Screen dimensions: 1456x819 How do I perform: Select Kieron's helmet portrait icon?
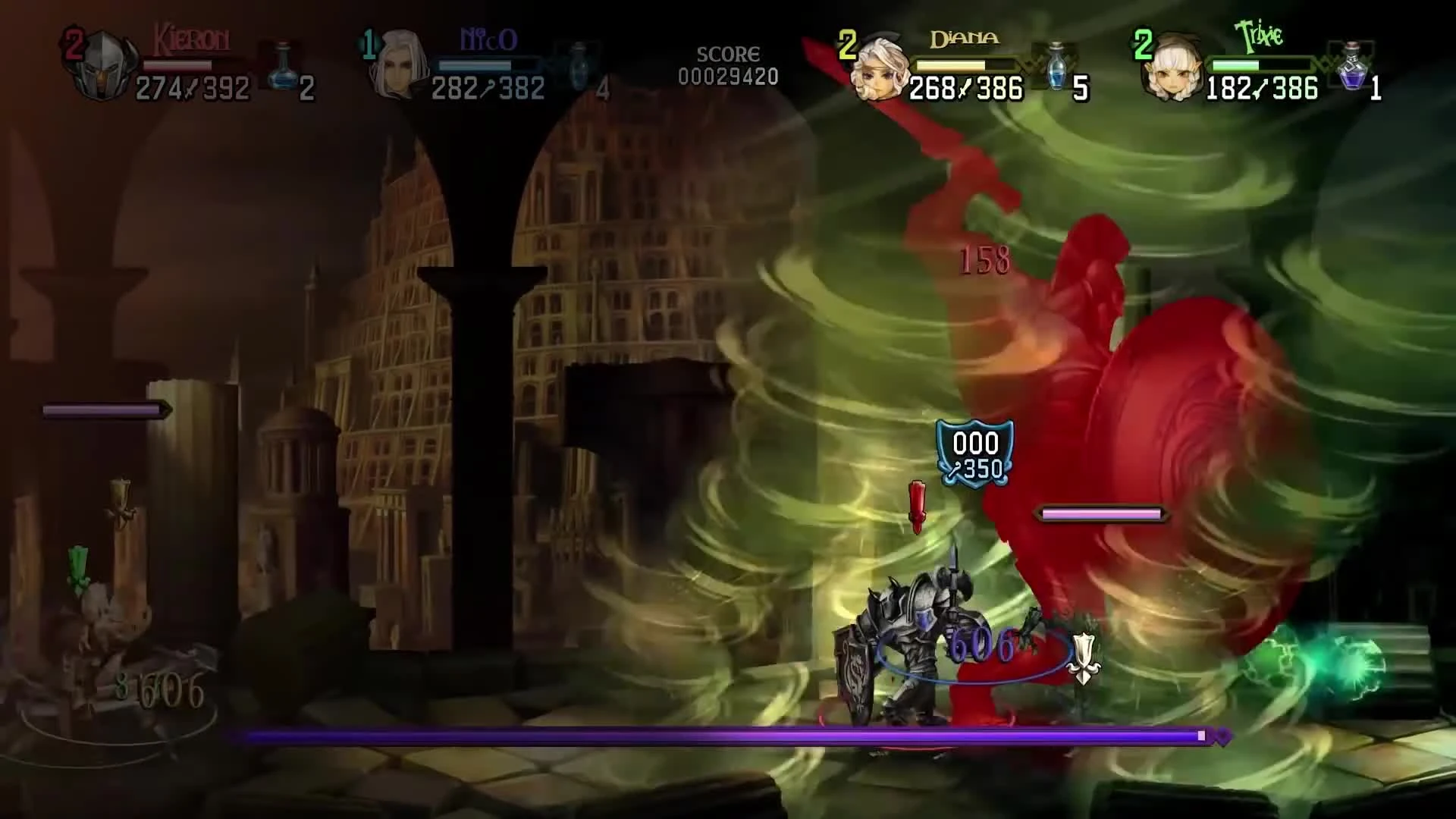pyautogui.click(x=105, y=64)
